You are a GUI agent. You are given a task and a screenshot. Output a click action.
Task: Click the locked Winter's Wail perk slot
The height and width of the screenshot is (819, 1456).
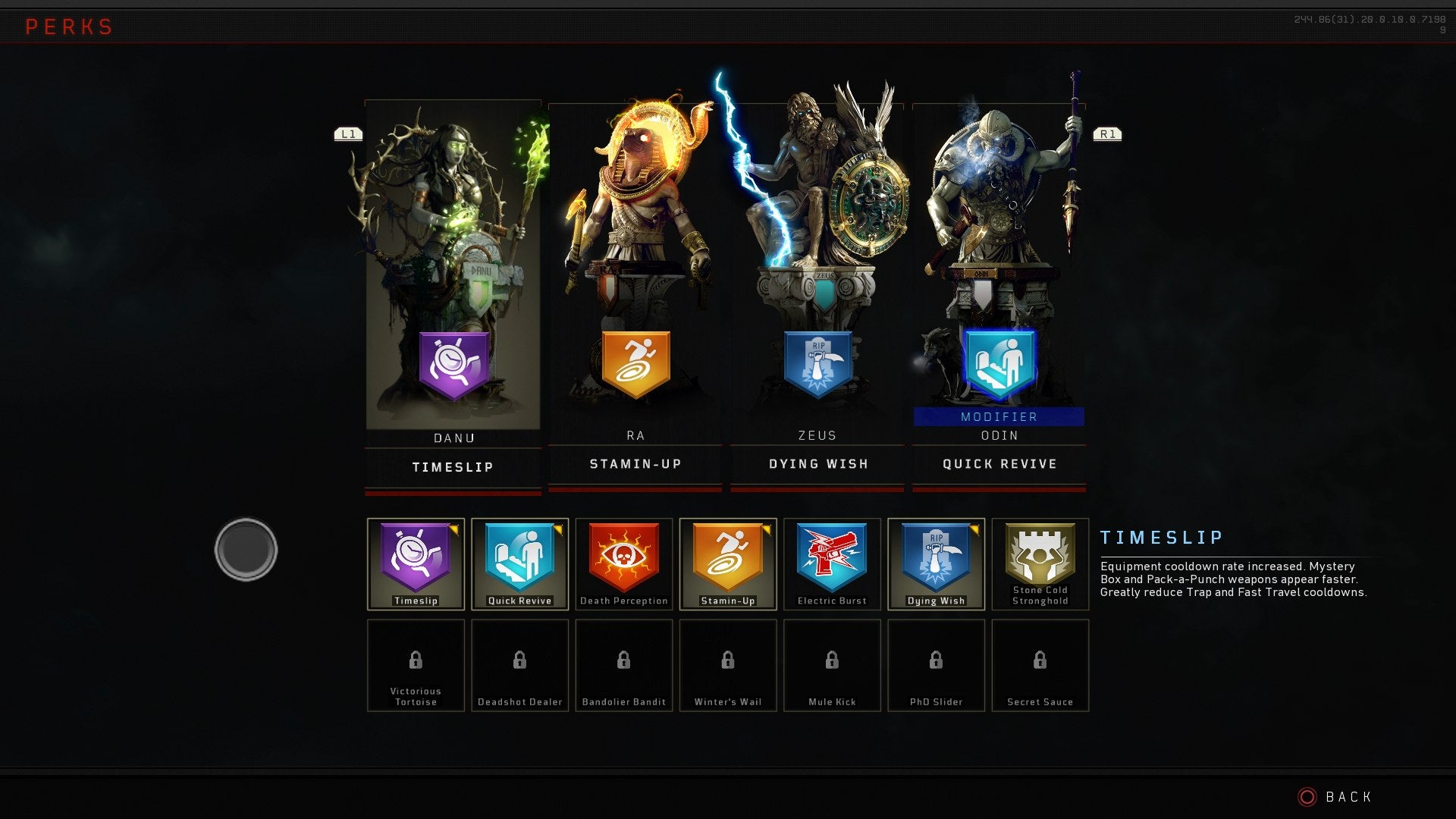click(727, 664)
